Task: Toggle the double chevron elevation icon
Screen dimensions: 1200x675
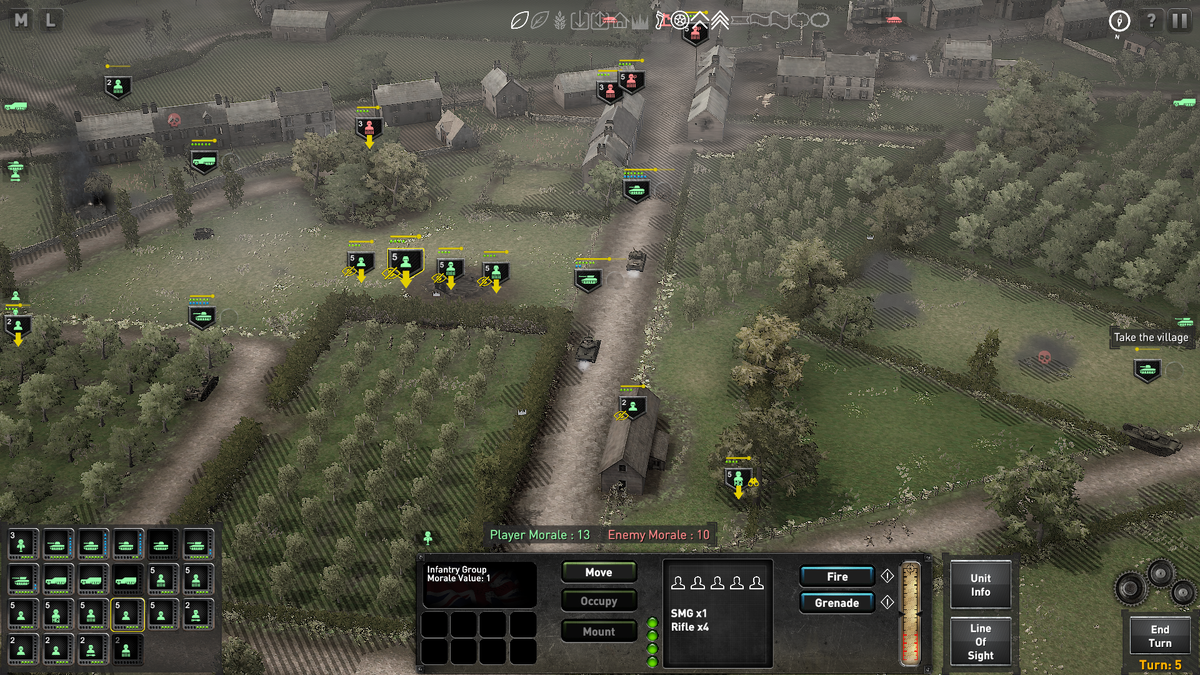Action: pyautogui.click(x=719, y=20)
